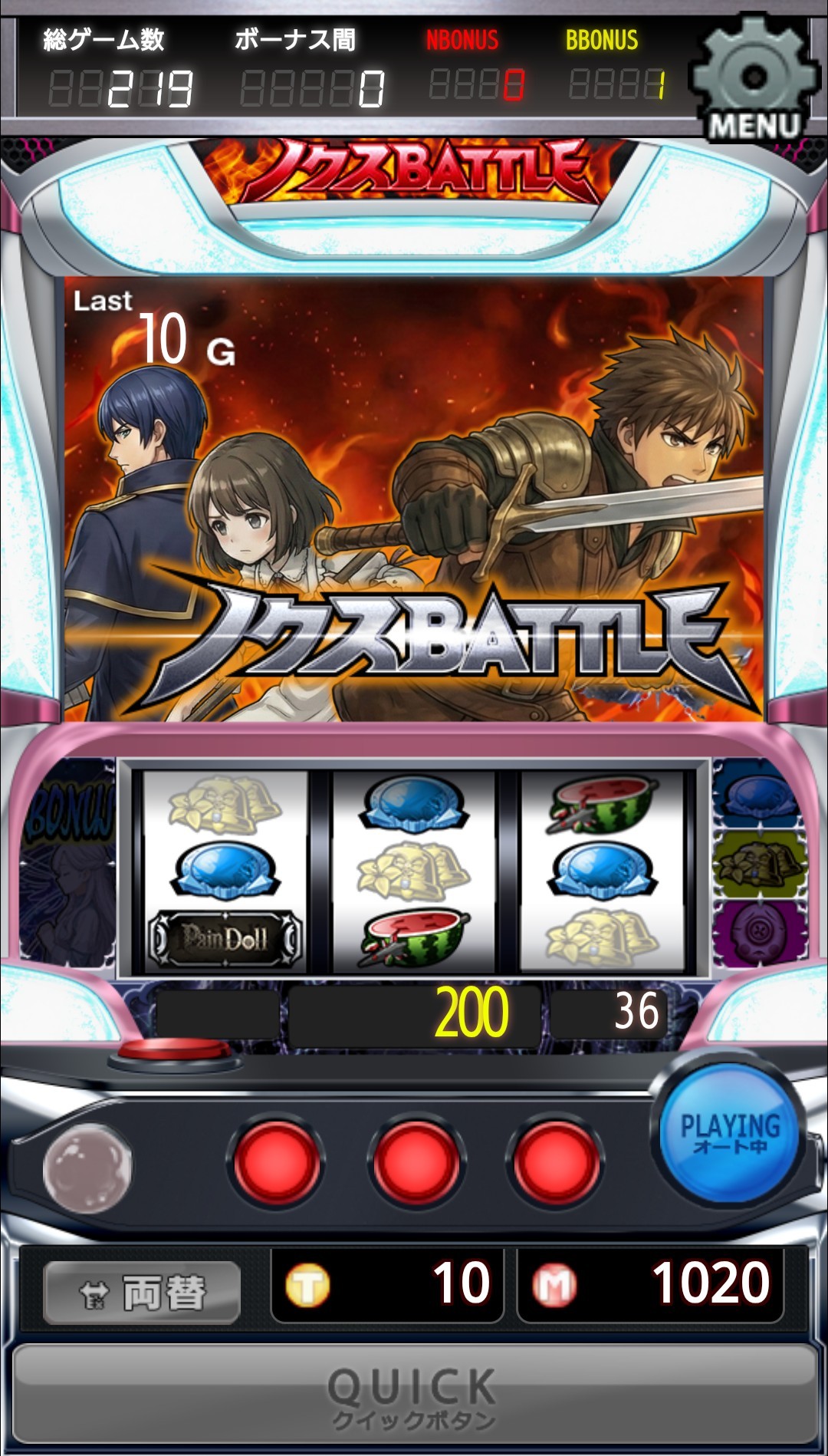This screenshot has height=1456, width=828.
Task: Tap the QUICK button bar
Action: point(414,1395)
